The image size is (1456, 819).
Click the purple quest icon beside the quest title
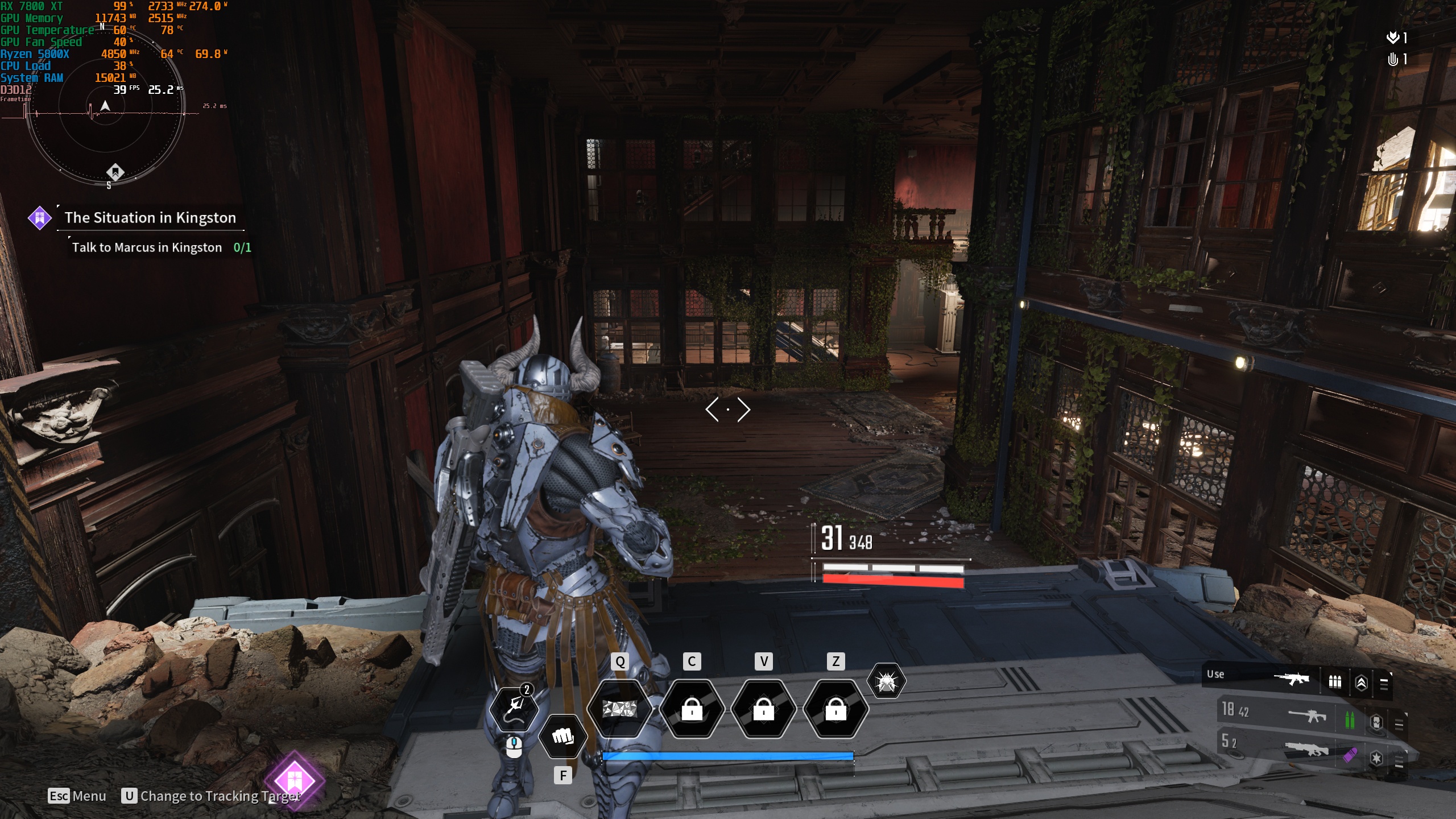(40, 218)
